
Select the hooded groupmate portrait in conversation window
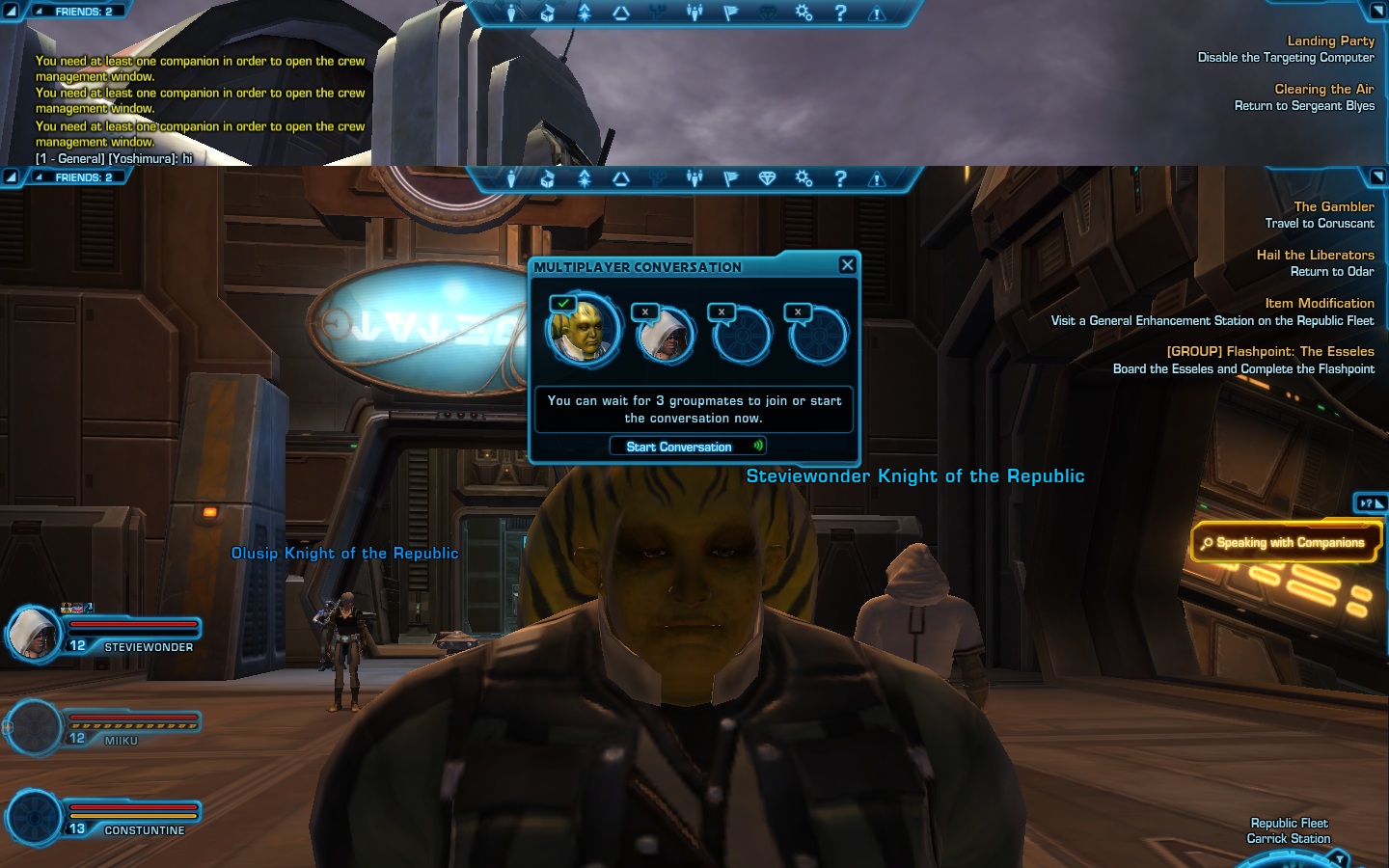pyautogui.click(x=665, y=336)
